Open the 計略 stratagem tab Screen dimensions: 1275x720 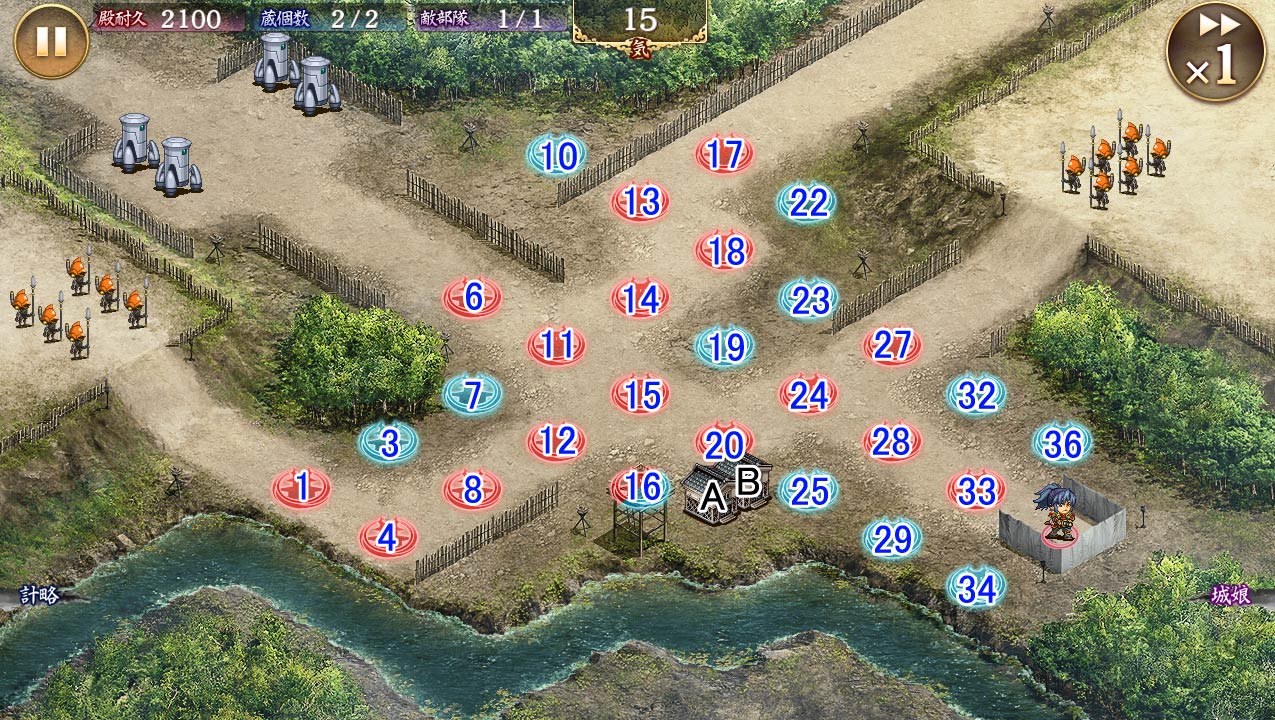pyautogui.click(x=38, y=596)
